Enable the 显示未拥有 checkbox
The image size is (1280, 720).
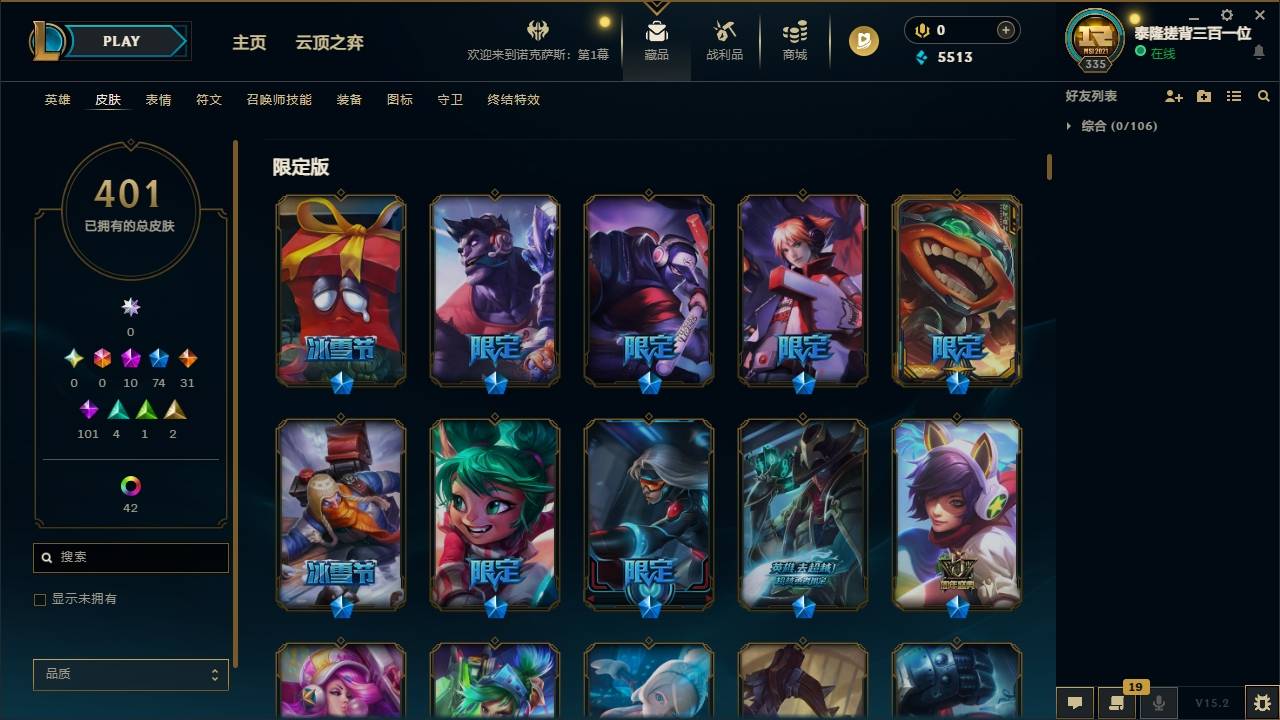coord(40,599)
